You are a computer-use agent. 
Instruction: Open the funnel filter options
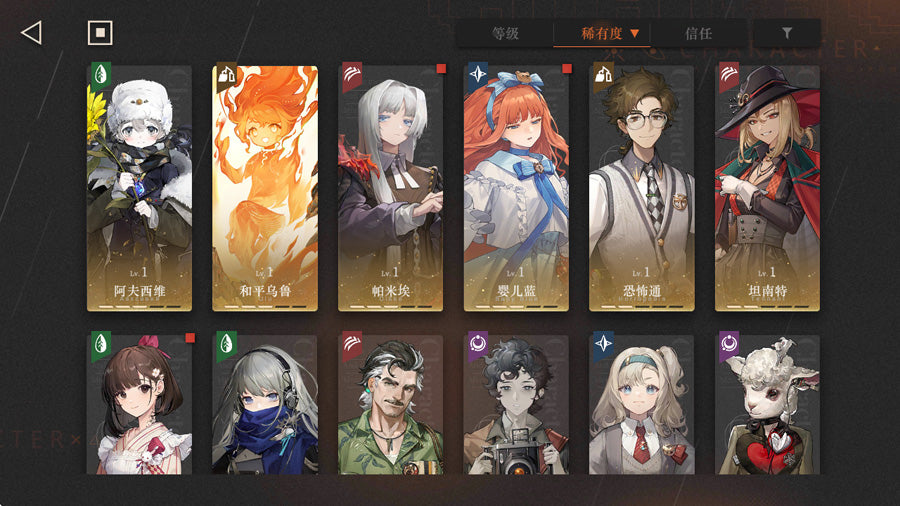[x=787, y=33]
